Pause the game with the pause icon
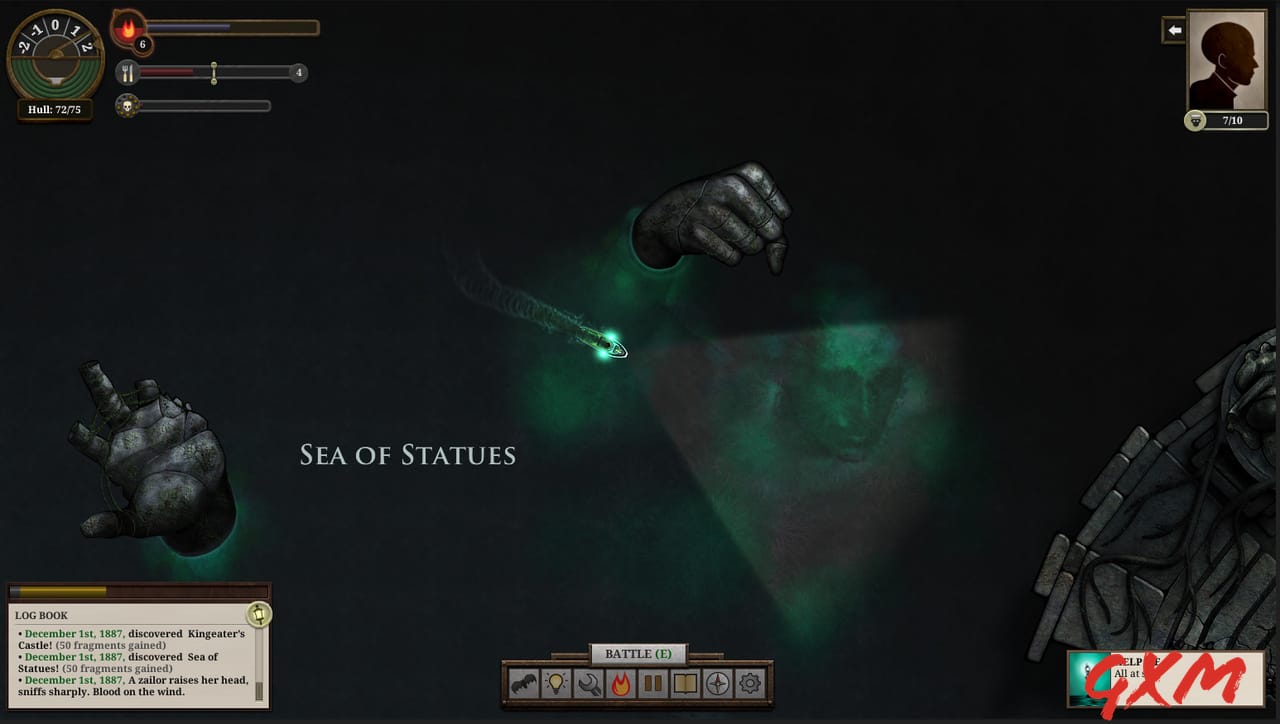 coord(654,684)
